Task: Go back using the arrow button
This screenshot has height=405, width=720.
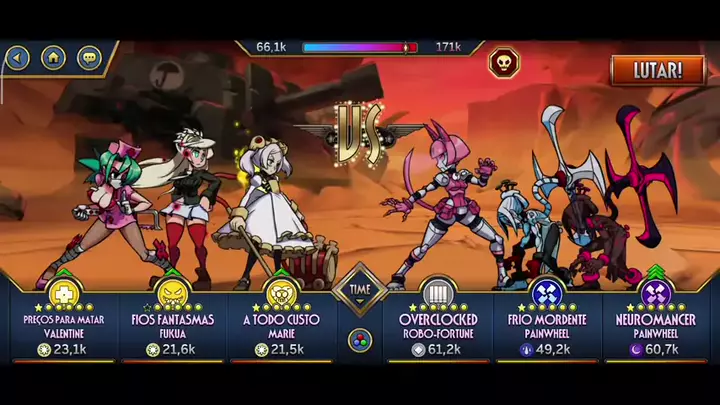Action: (17, 57)
